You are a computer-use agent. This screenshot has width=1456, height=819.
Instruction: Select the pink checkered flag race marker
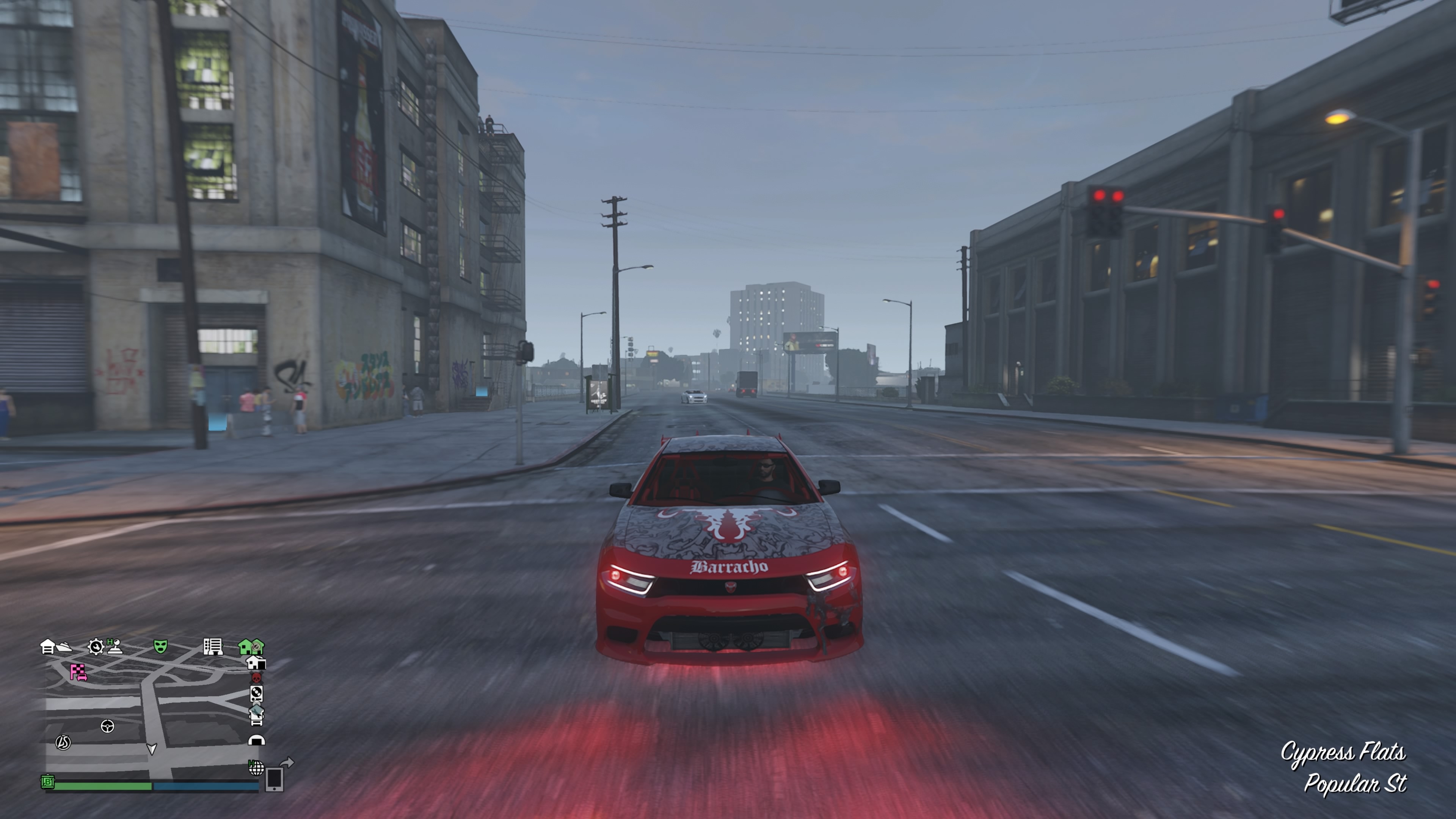click(78, 672)
